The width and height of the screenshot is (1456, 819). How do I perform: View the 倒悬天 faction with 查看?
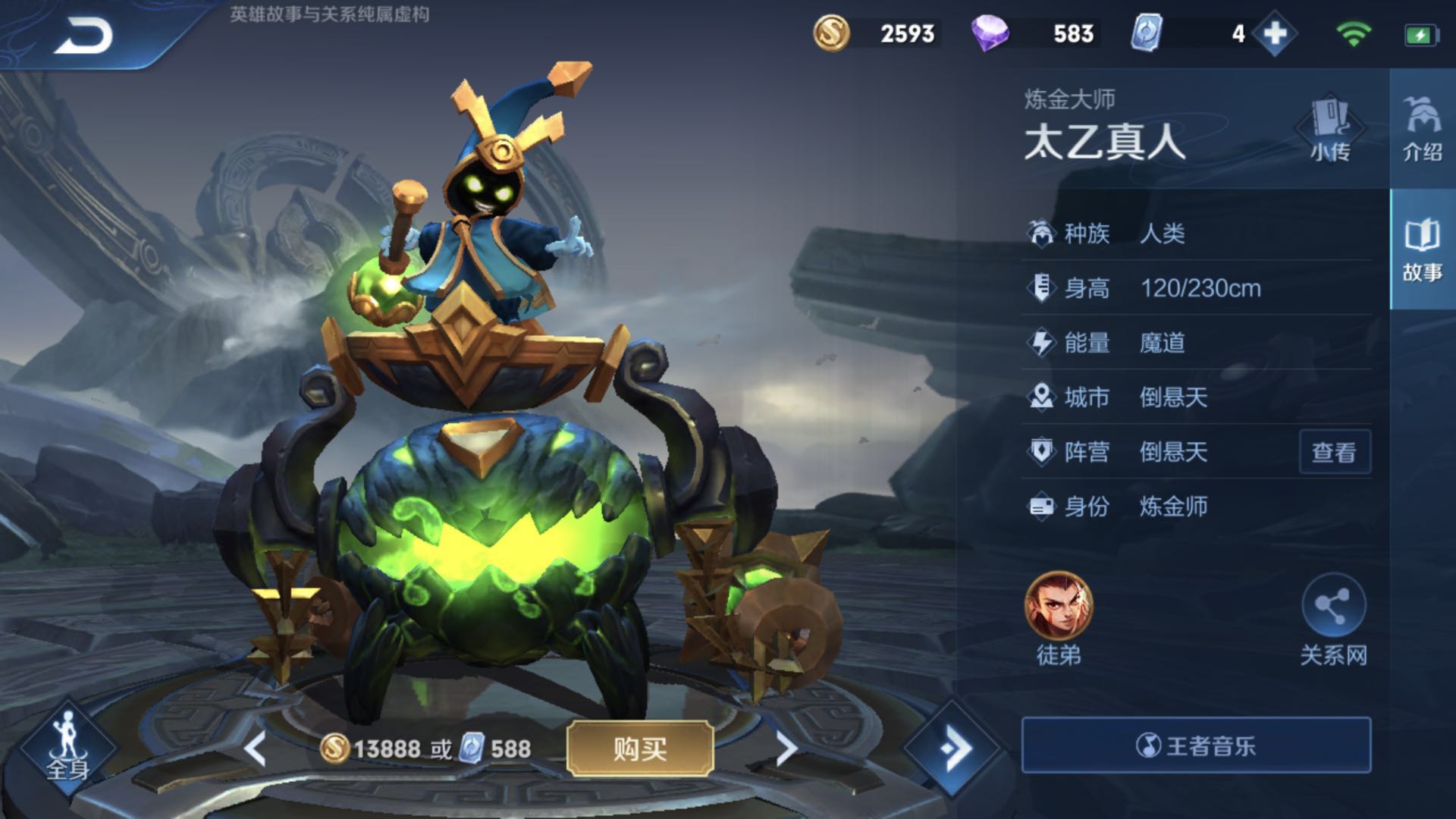tap(1334, 453)
